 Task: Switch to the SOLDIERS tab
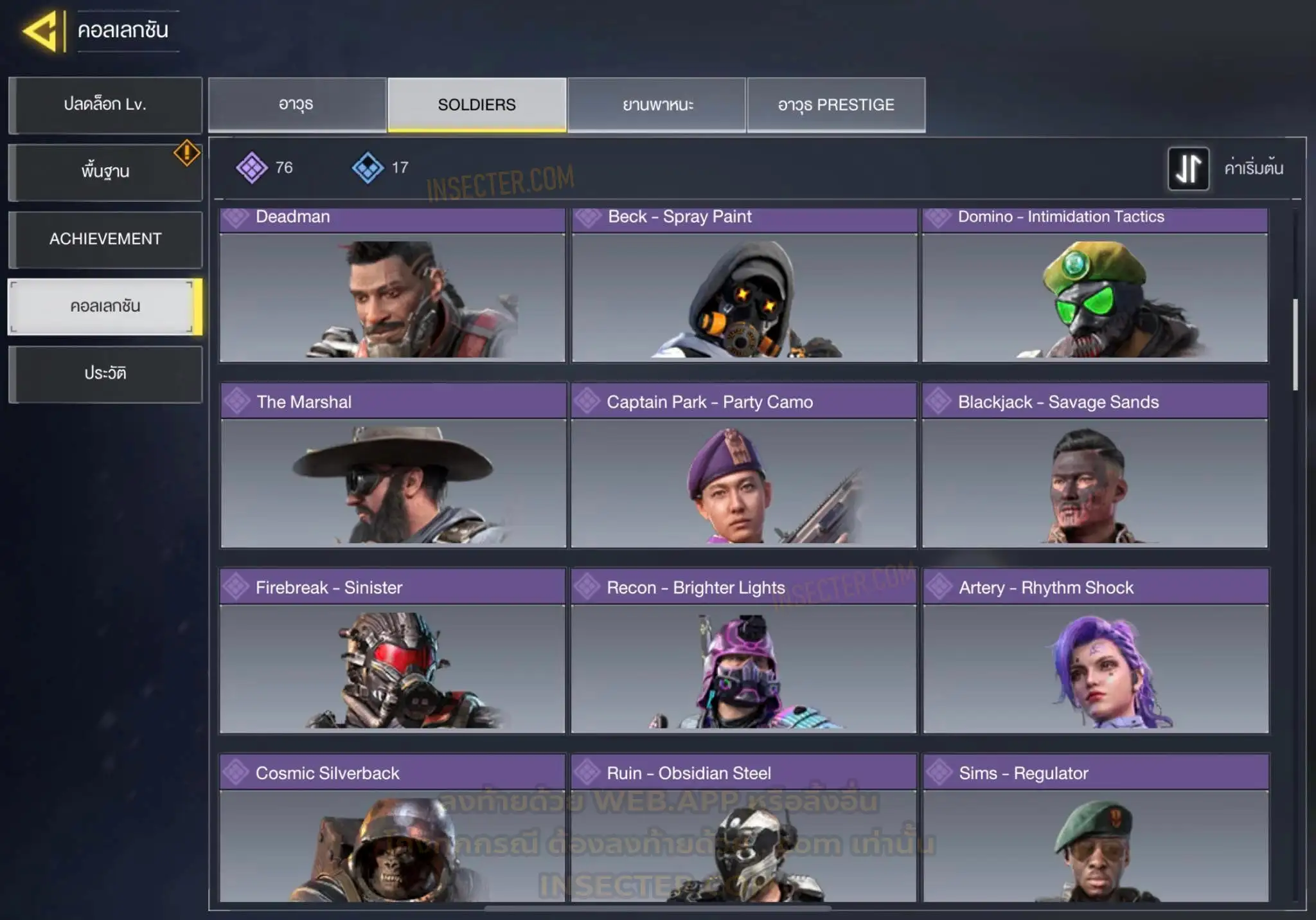coord(477,105)
